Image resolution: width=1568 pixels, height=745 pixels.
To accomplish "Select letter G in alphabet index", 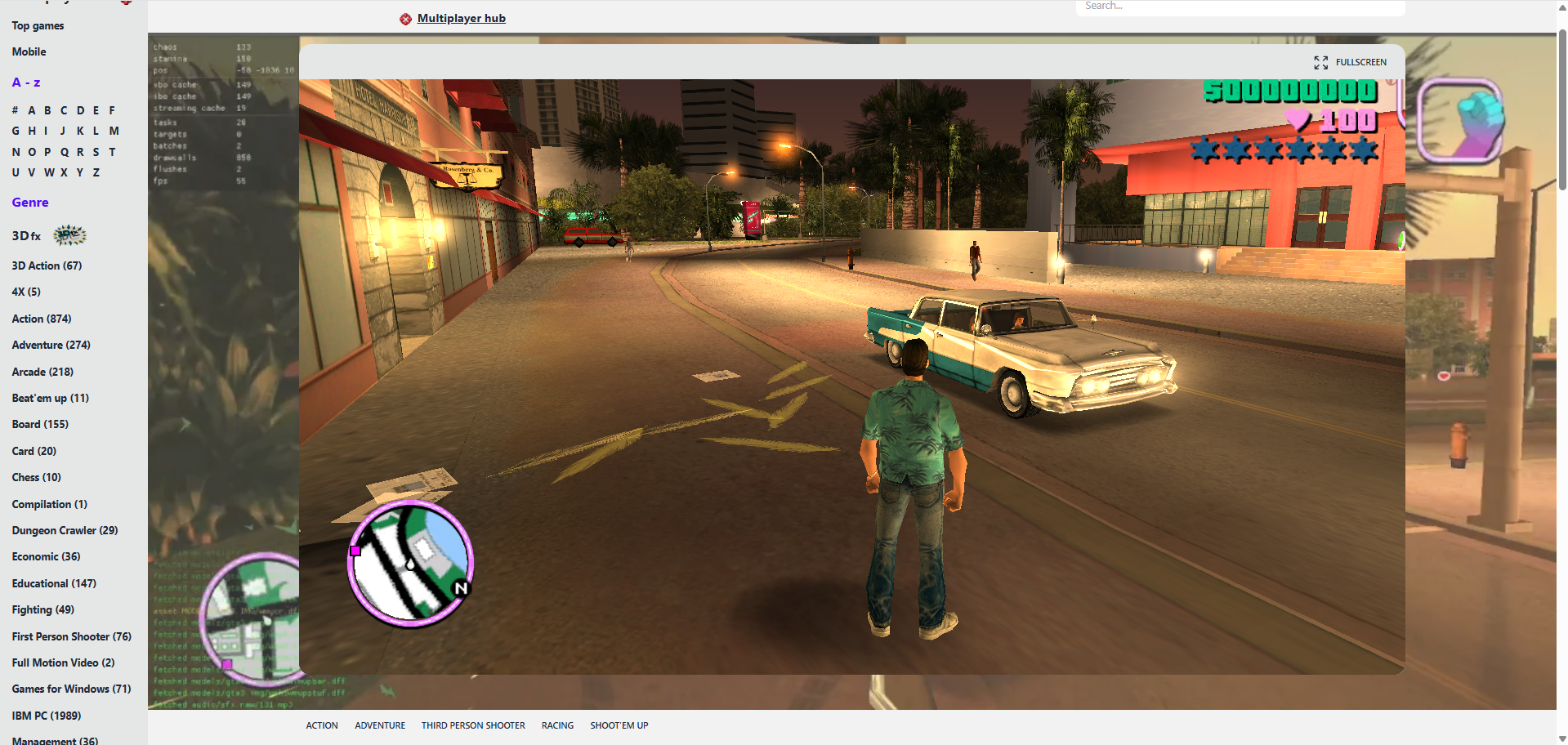I will click(x=15, y=131).
